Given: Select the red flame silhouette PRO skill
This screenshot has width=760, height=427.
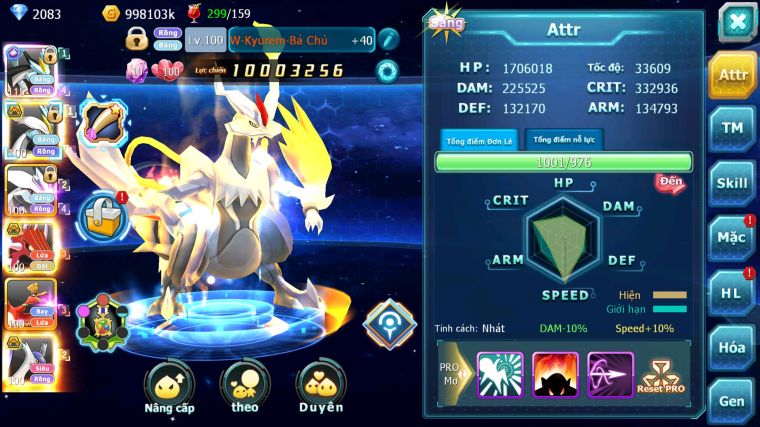Looking at the screenshot, I should (x=555, y=375).
